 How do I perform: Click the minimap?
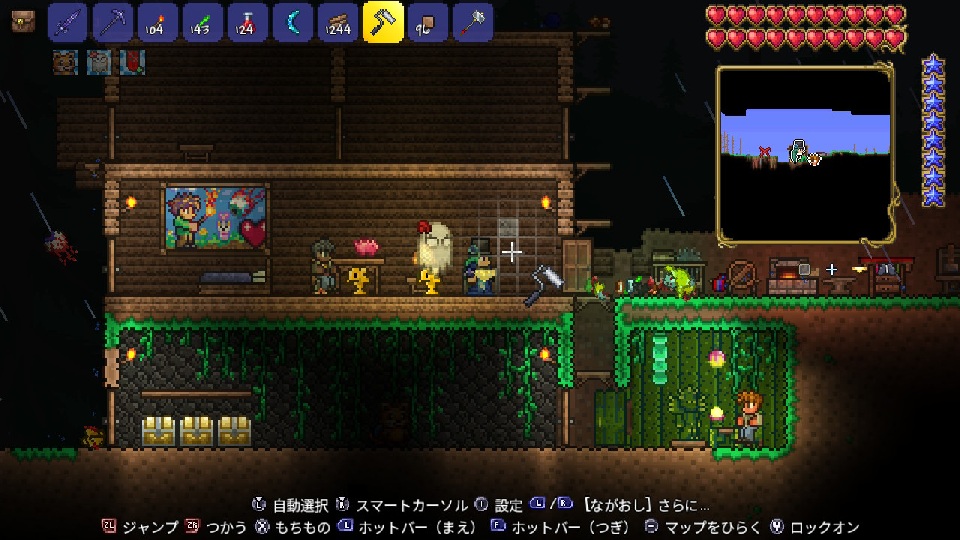[x=805, y=154]
